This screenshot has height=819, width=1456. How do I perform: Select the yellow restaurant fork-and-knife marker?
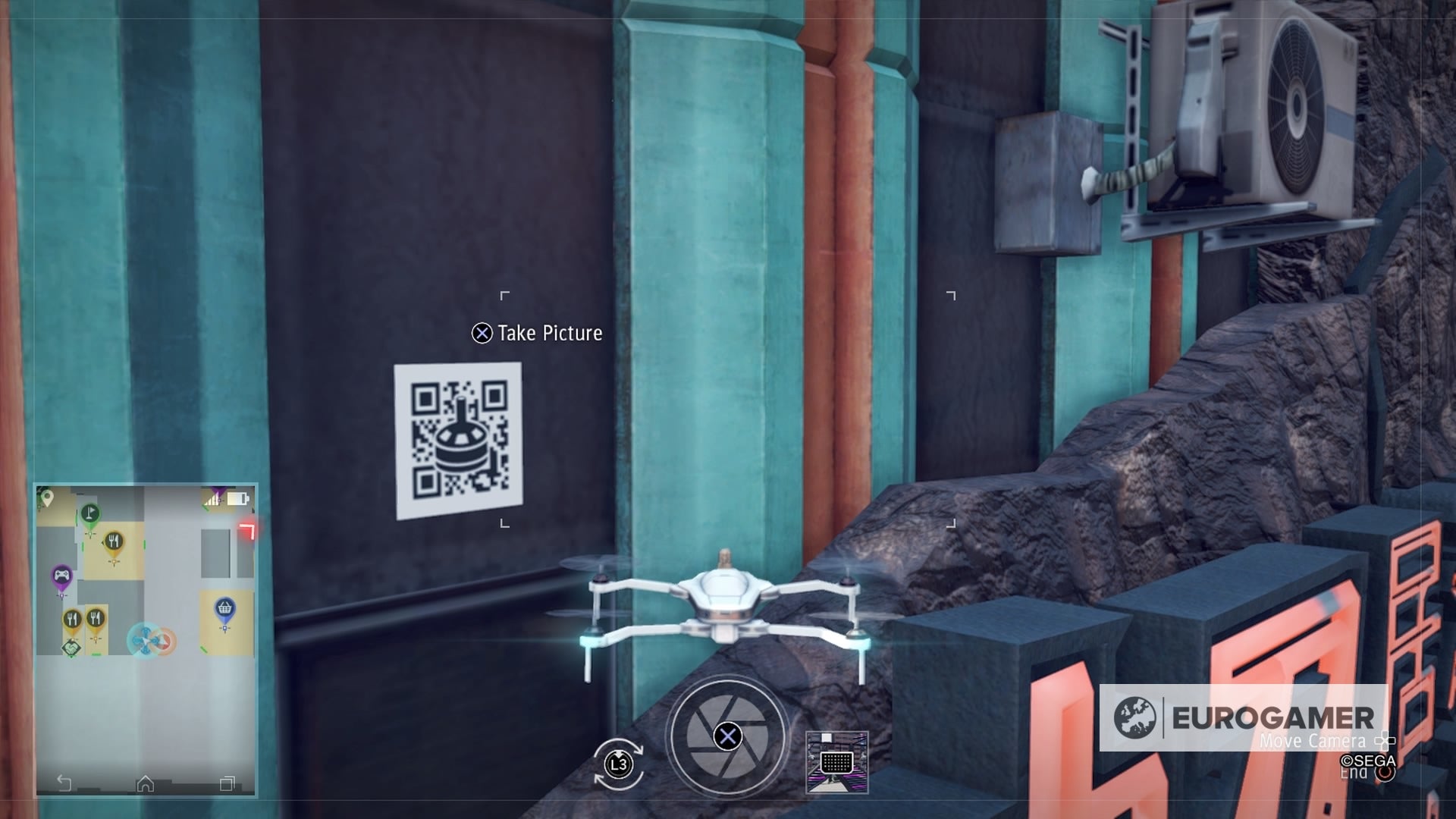point(114,541)
